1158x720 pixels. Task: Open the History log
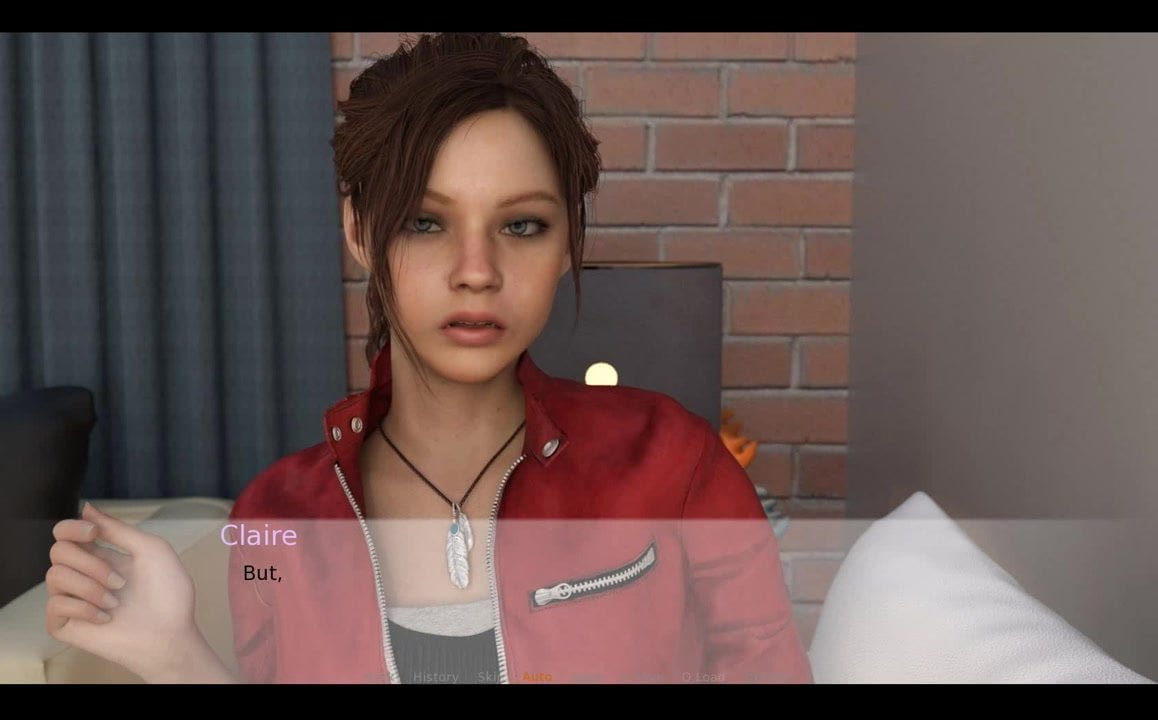tap(436, 677)
